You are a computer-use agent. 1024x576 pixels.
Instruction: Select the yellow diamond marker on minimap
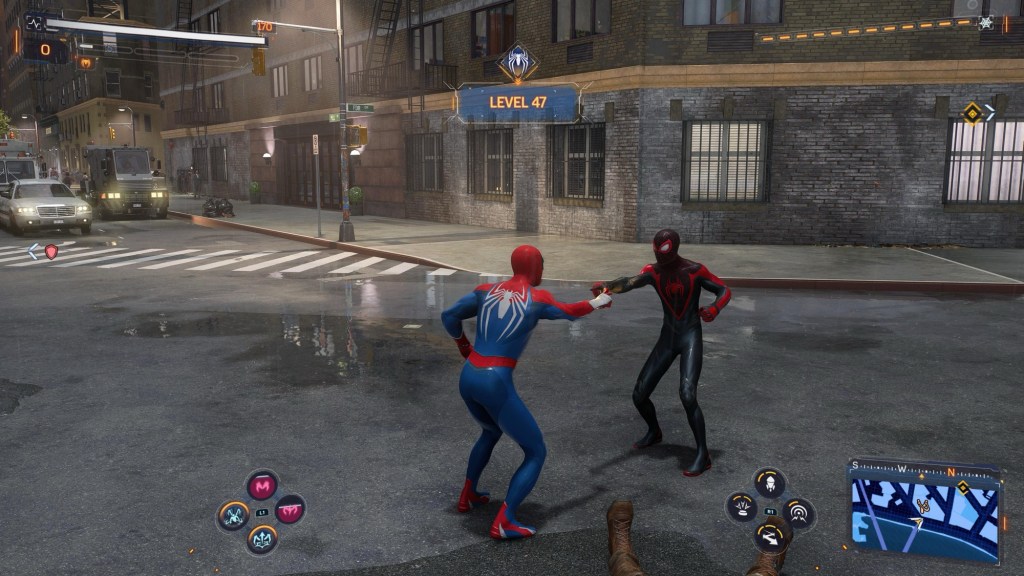coord(962,488)
